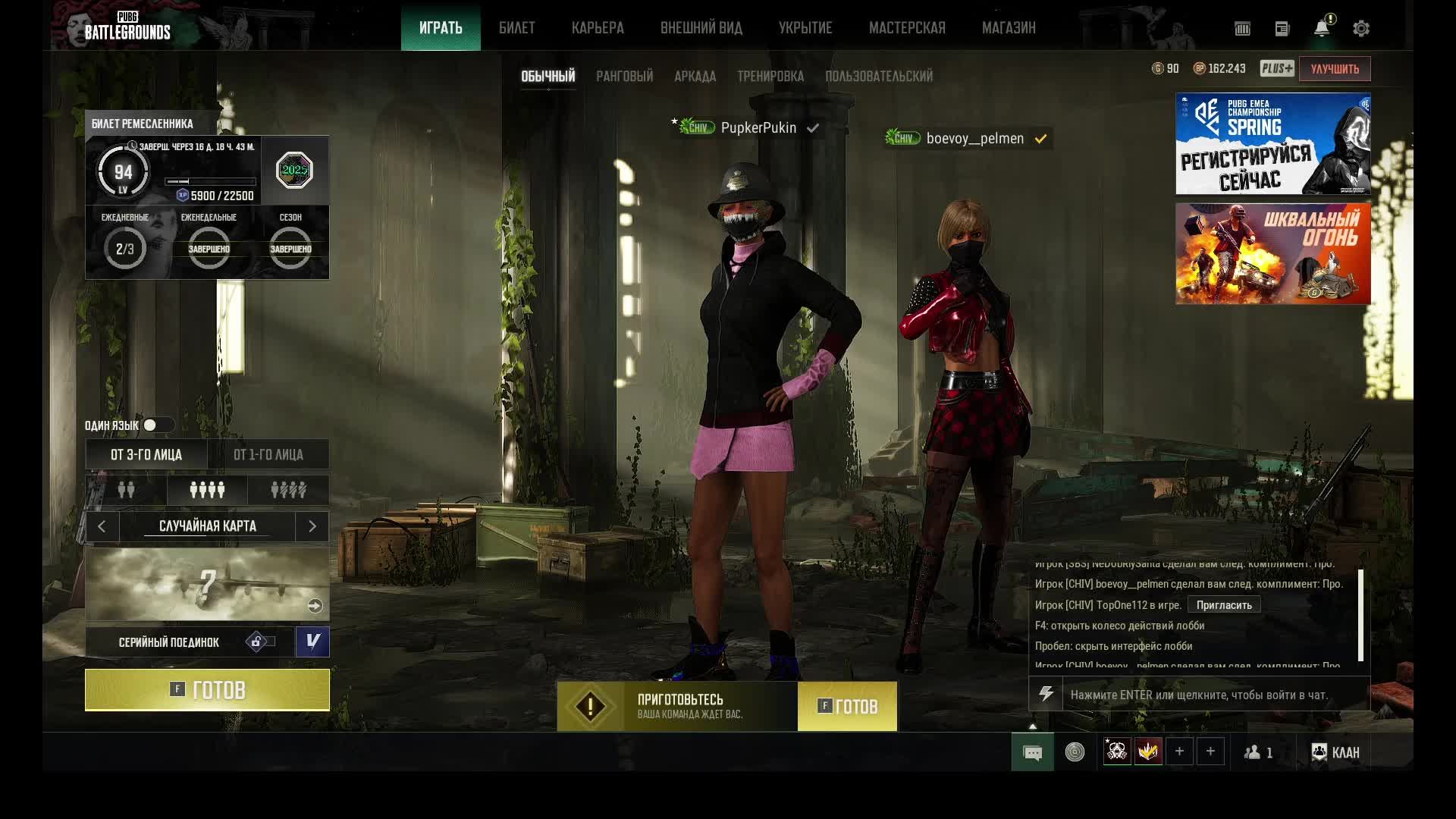Screen dimensions: 1456x819
Task: Click the chat input field
Action: click(1213, 695)
